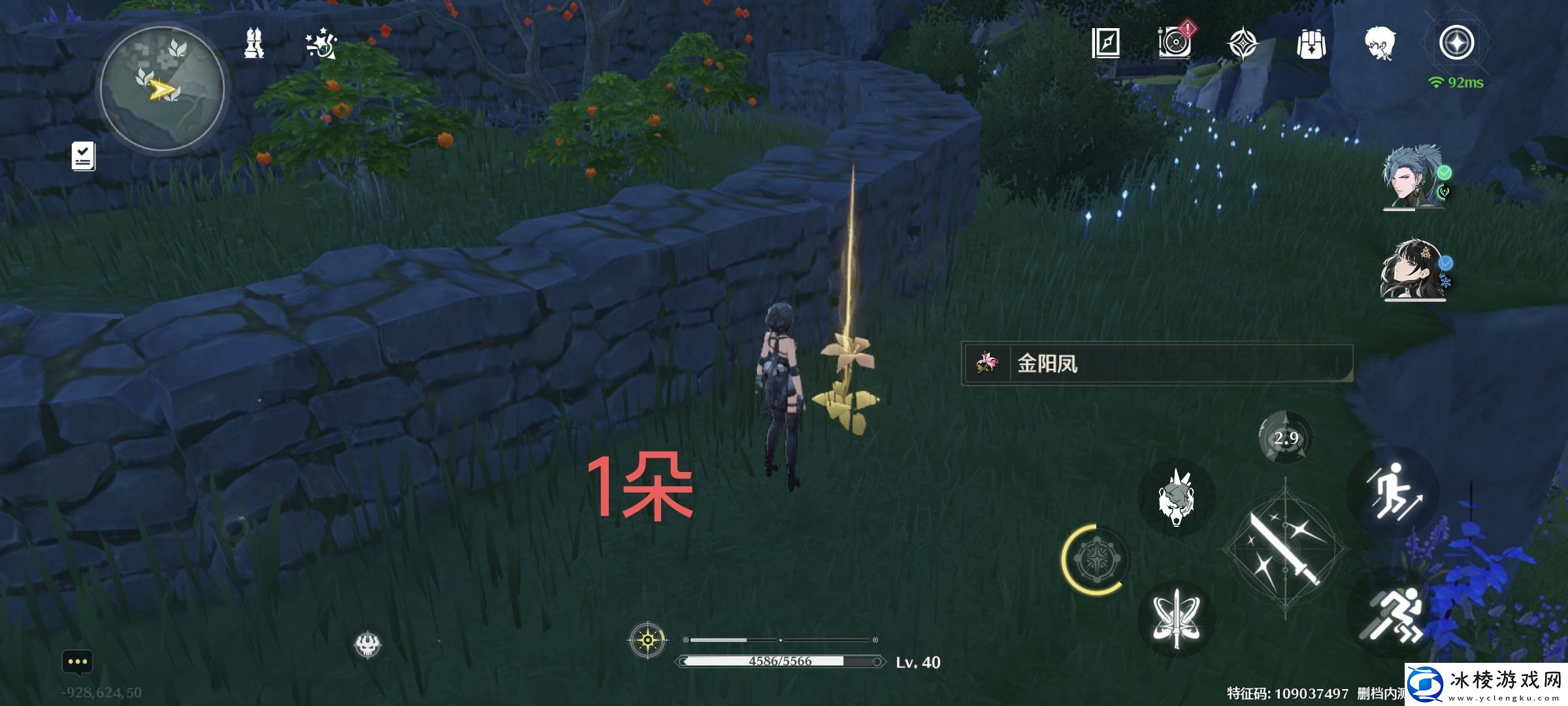Open the character profile menu
The width and height of the screenshot is (1568, 706).
click(x=1379, y=42)
